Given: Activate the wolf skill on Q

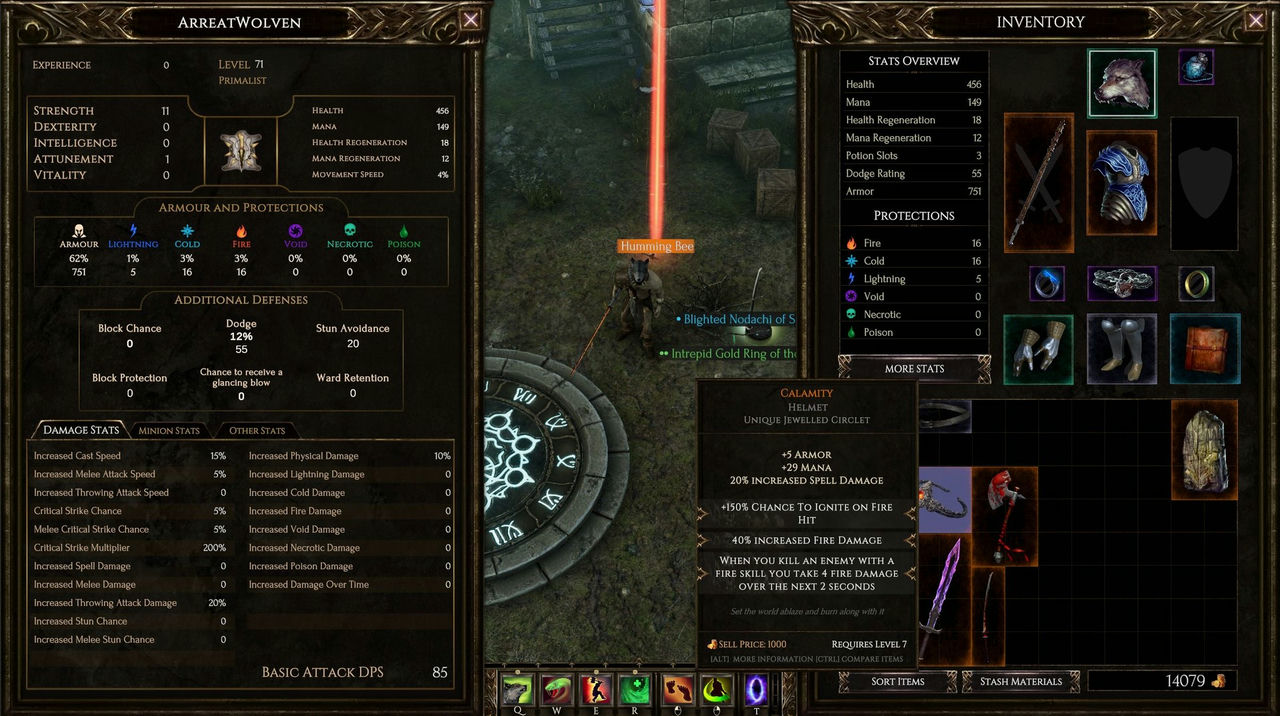Looking at the screenshot, I should [517, 691].
